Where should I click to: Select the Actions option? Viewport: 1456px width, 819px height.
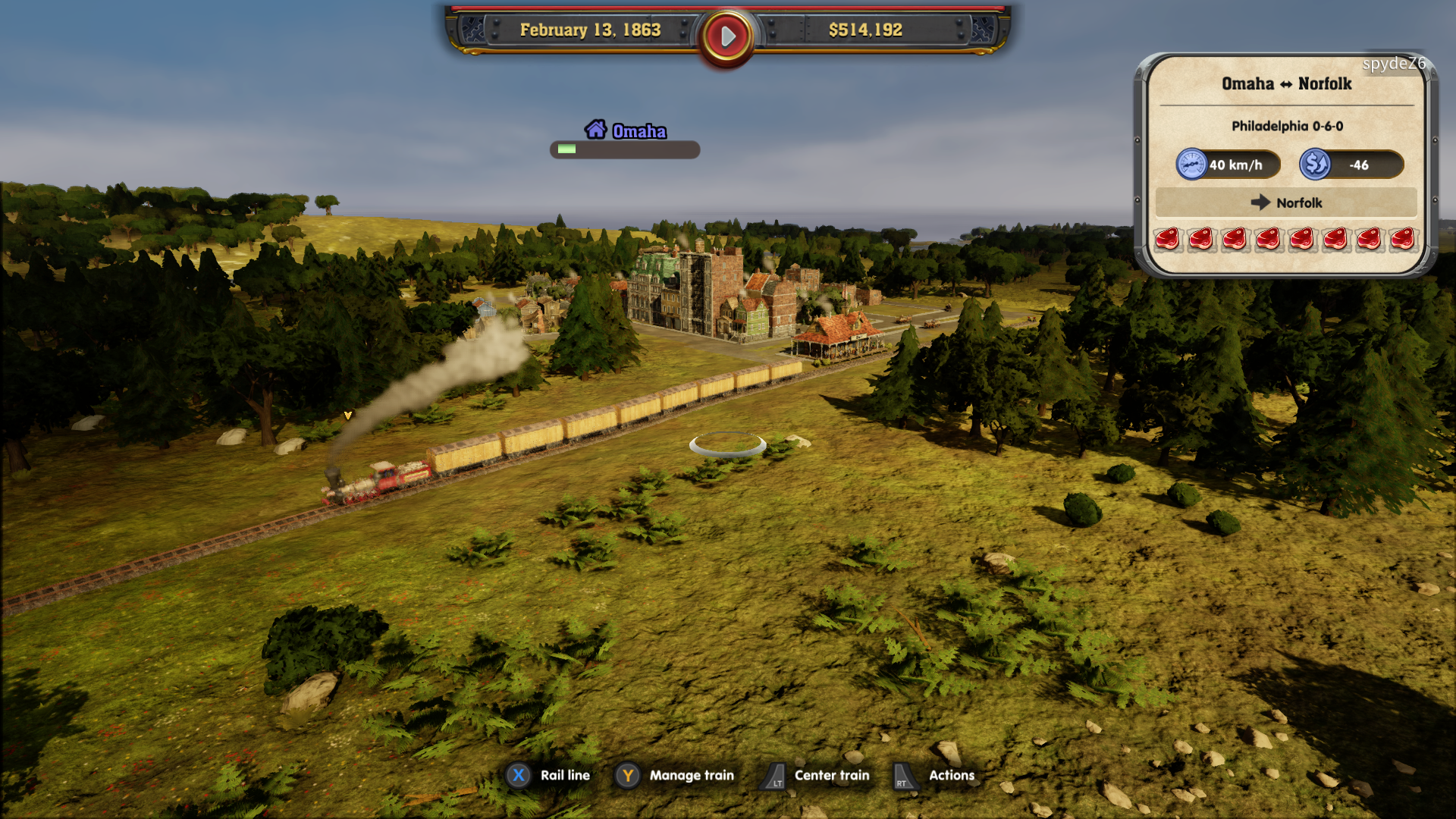coord(951,775)
